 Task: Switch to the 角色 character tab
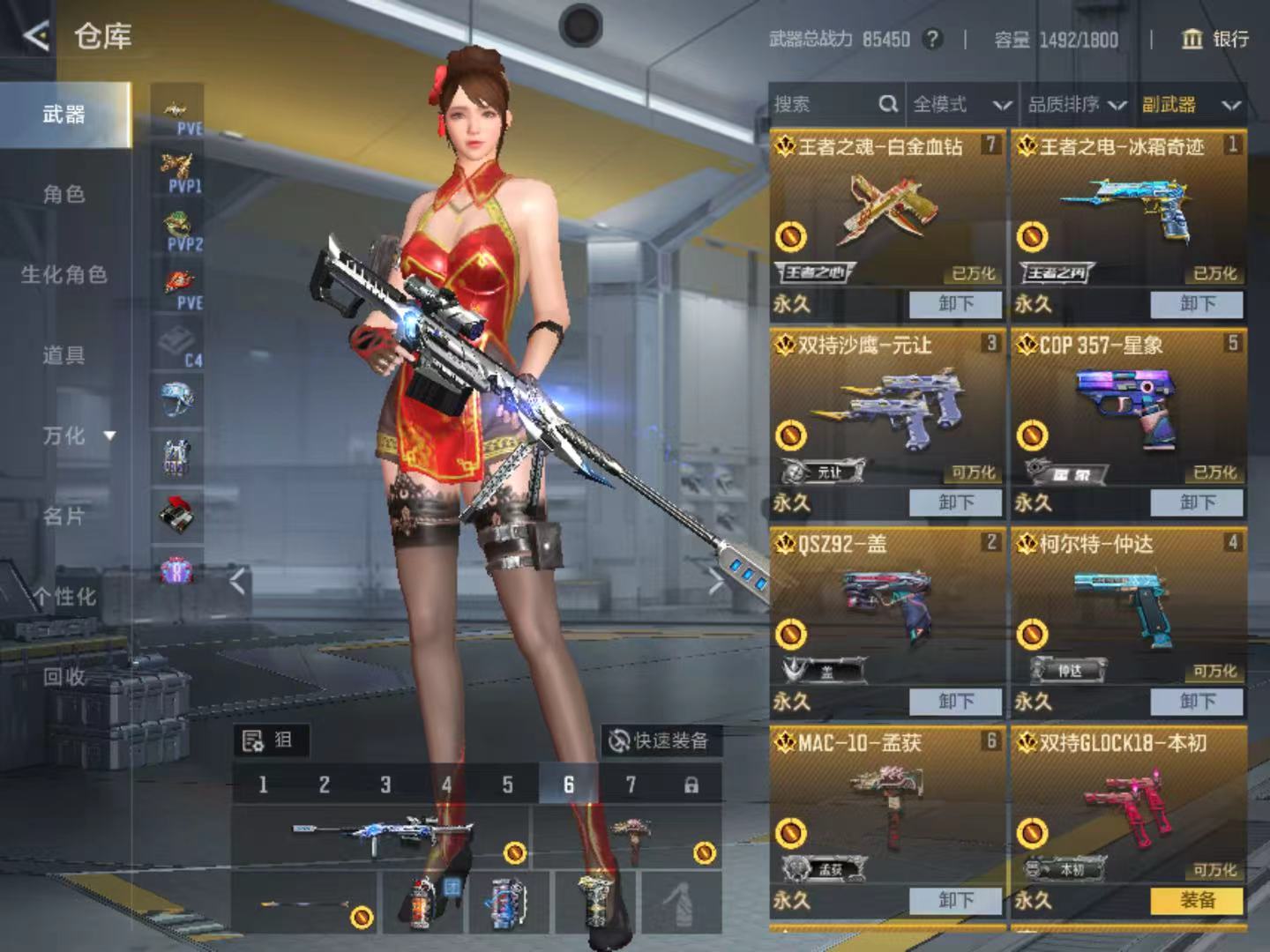pyautogui.click(x=64, y=194)
